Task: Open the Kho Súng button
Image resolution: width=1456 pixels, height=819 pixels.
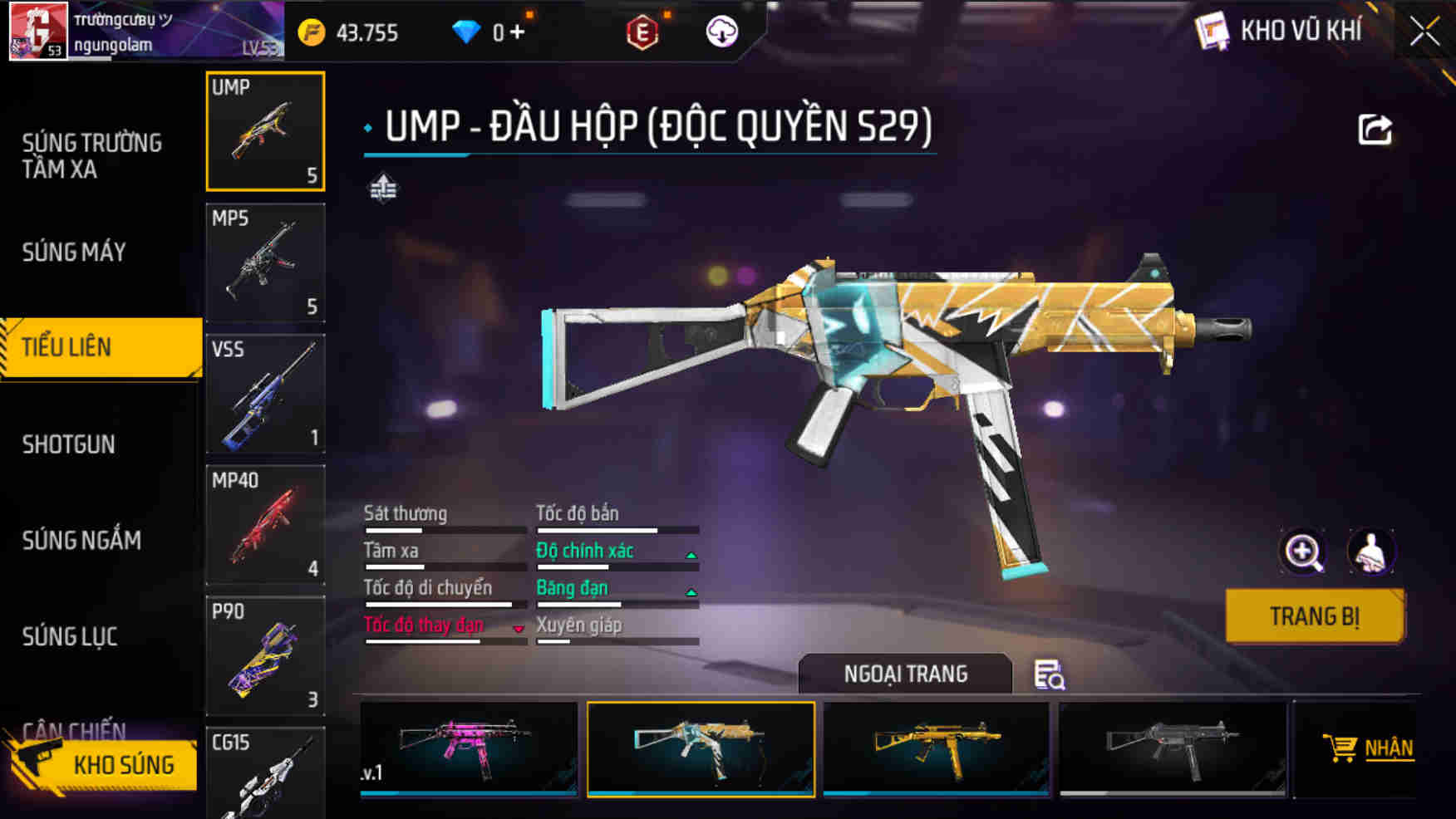Action: (x=104, y=764)
